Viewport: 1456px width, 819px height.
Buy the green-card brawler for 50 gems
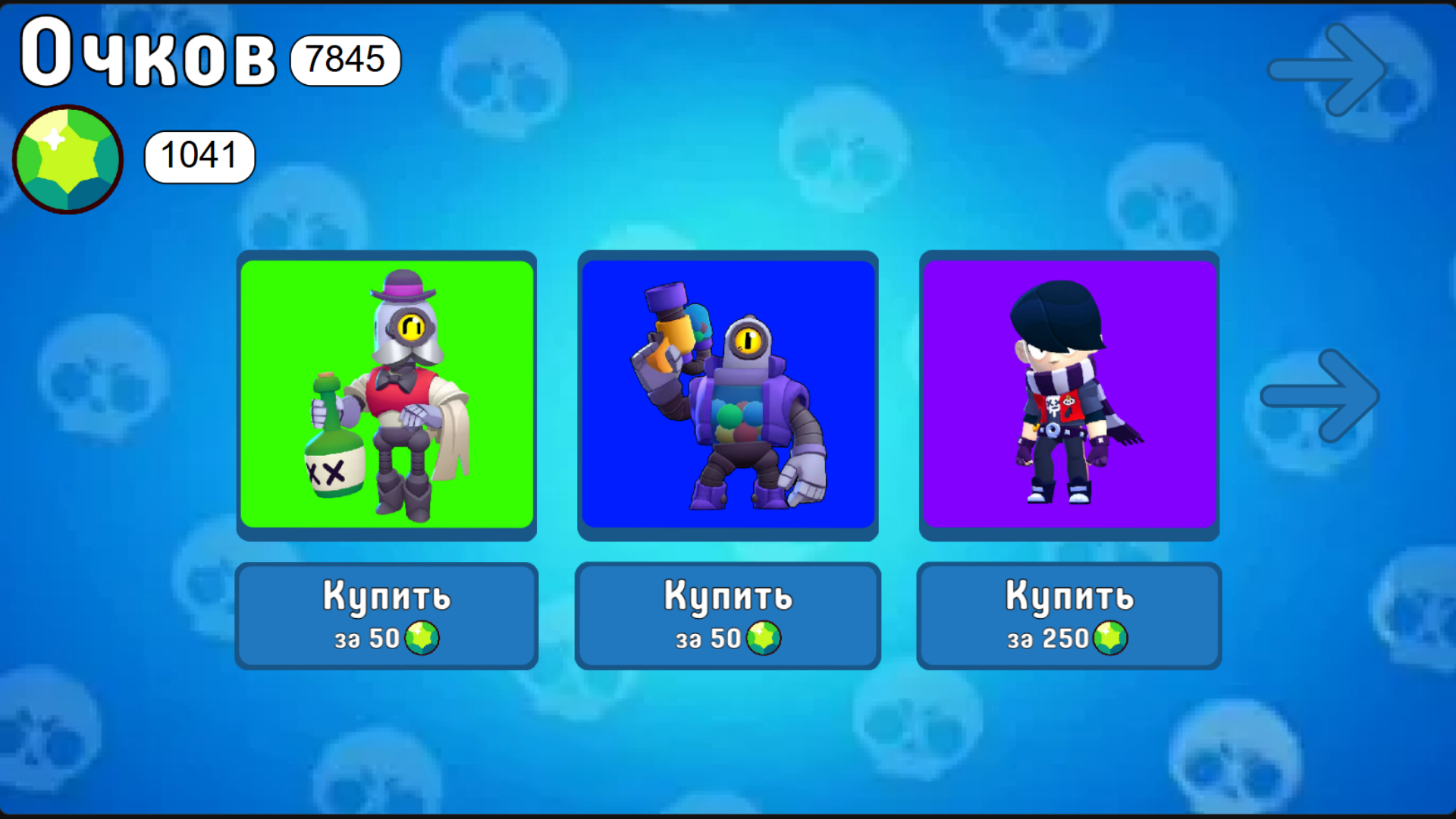[387, 614]
